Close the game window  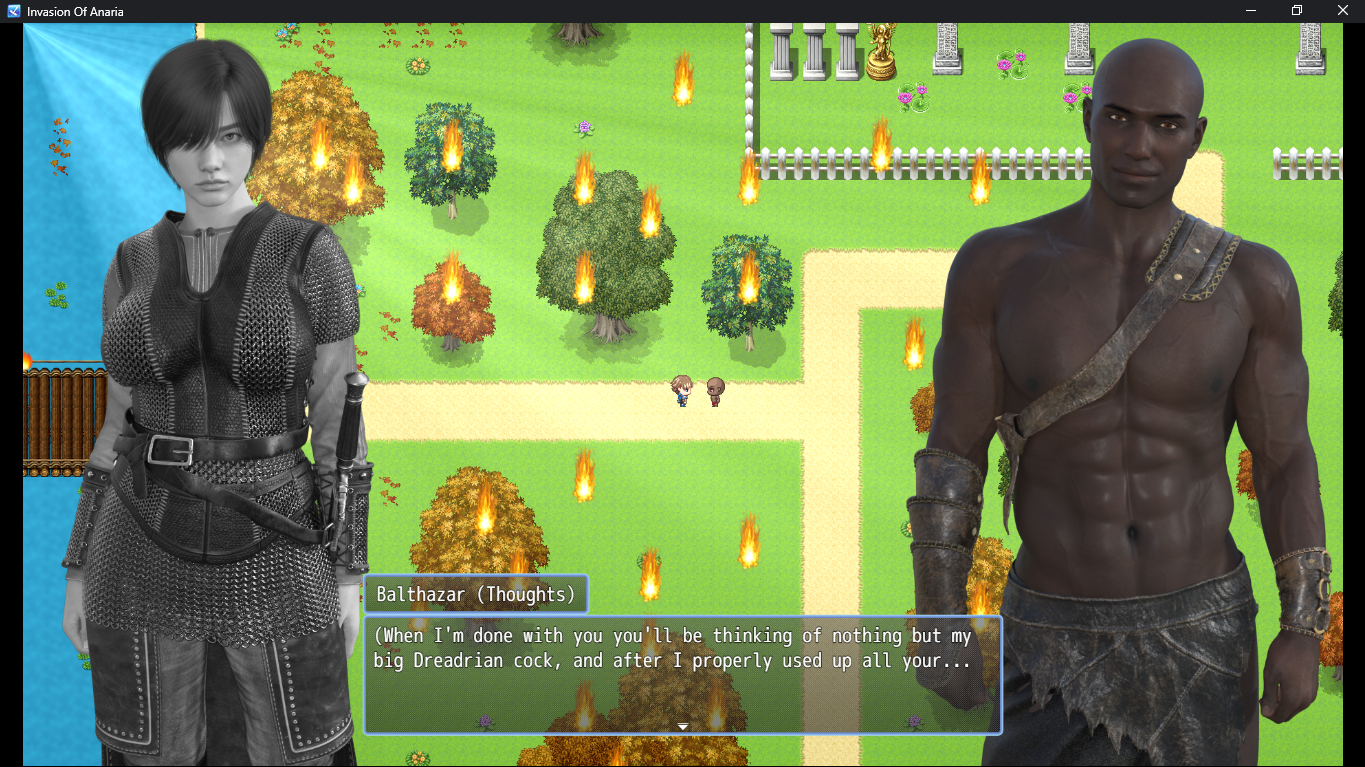pyautogui.click(x=1342, y=11)
